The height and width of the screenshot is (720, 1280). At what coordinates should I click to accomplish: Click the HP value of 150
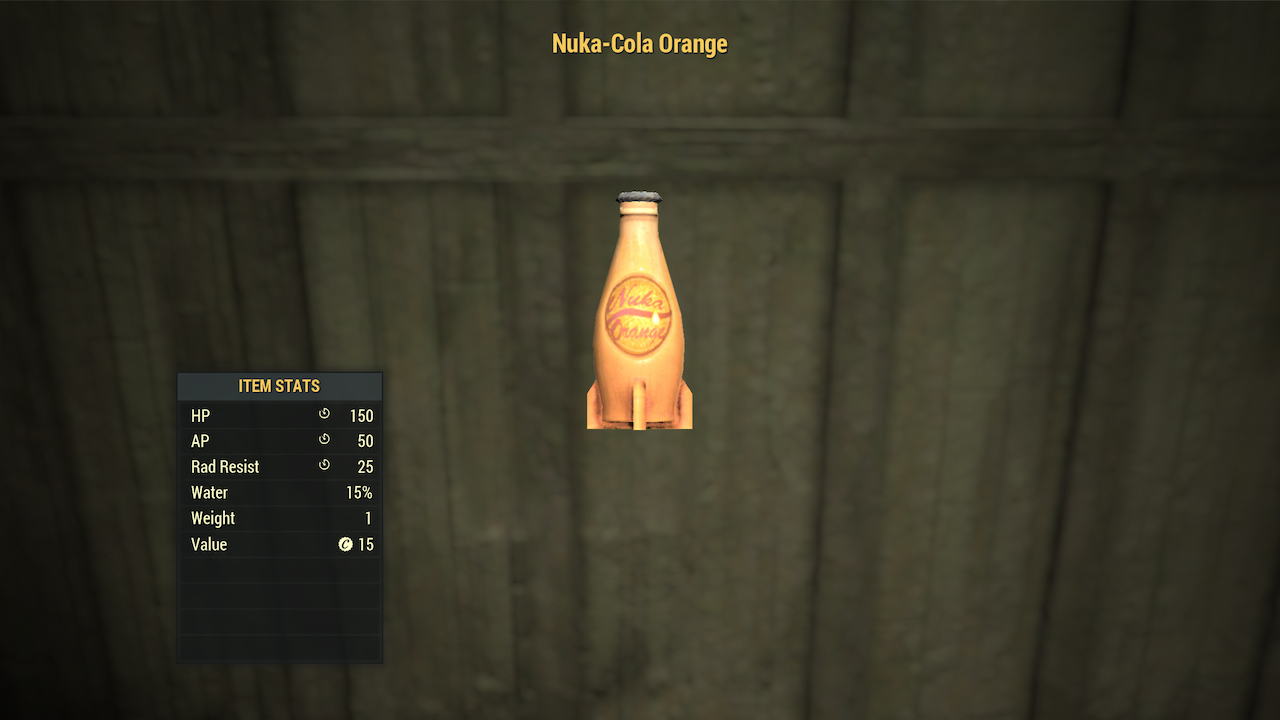pyautogui.click(x=362, y=415)
